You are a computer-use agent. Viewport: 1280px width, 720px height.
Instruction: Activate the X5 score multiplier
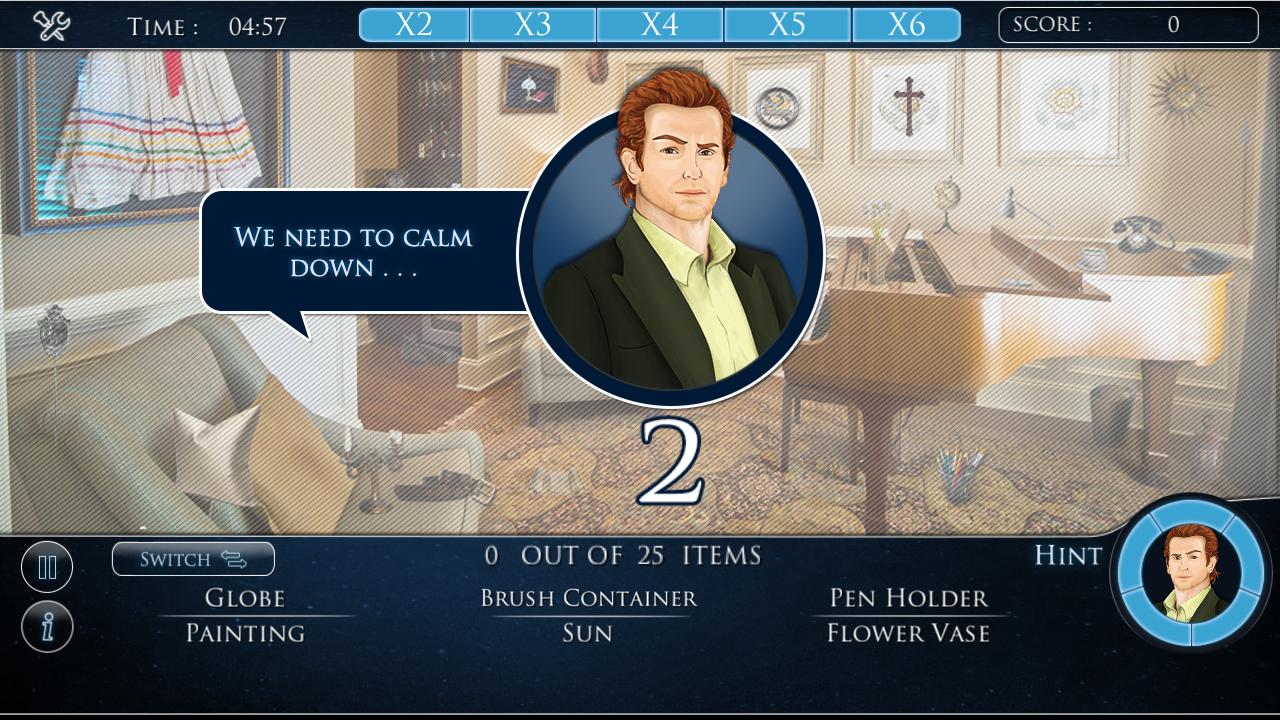(785, 22)
